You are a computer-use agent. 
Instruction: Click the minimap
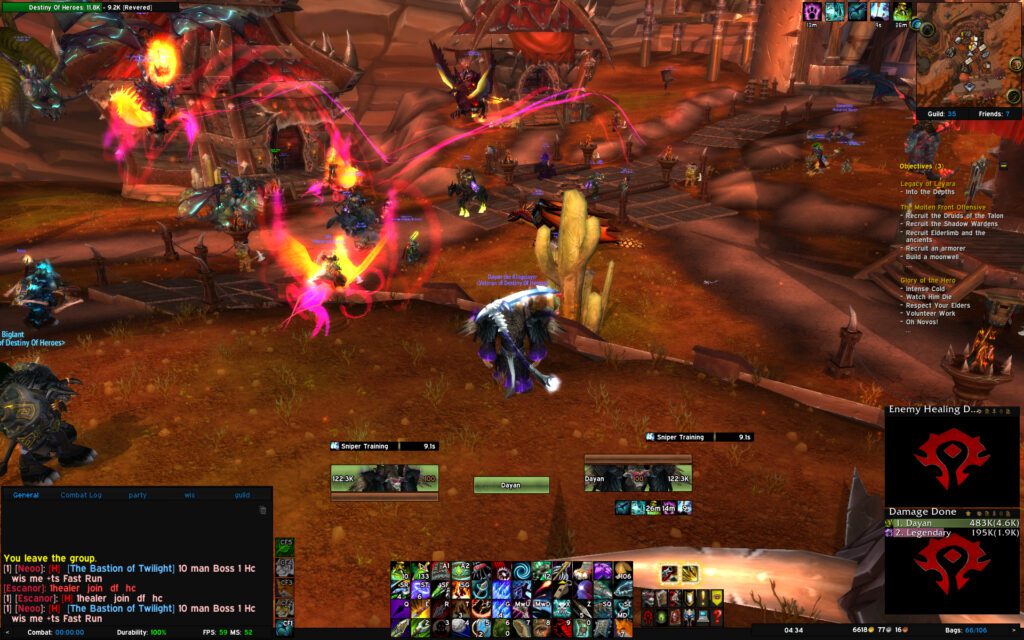click(967, 53)
